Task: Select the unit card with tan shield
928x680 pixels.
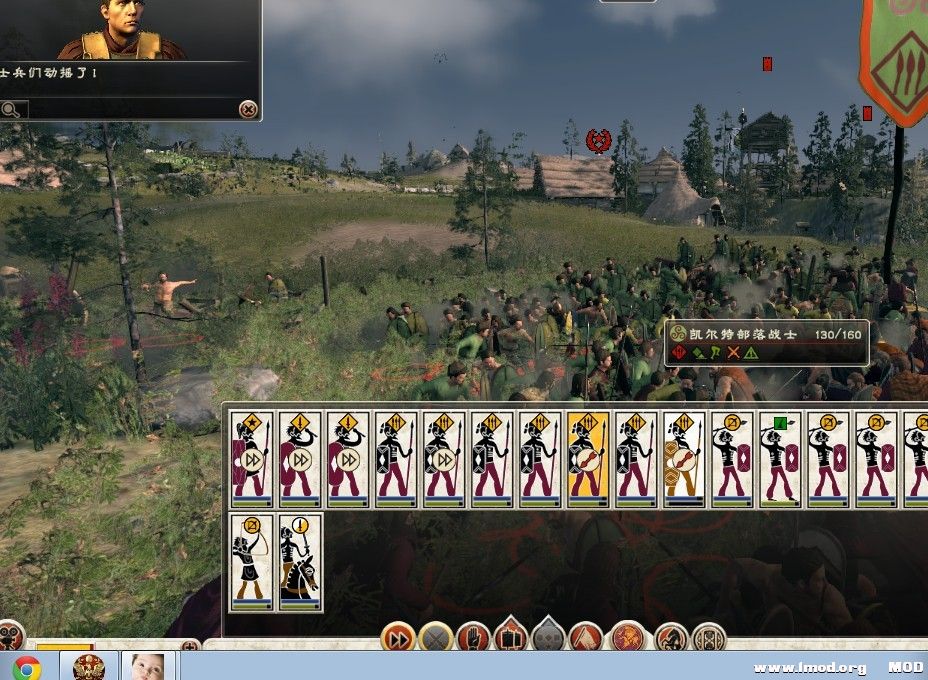Action: (684, 460)
